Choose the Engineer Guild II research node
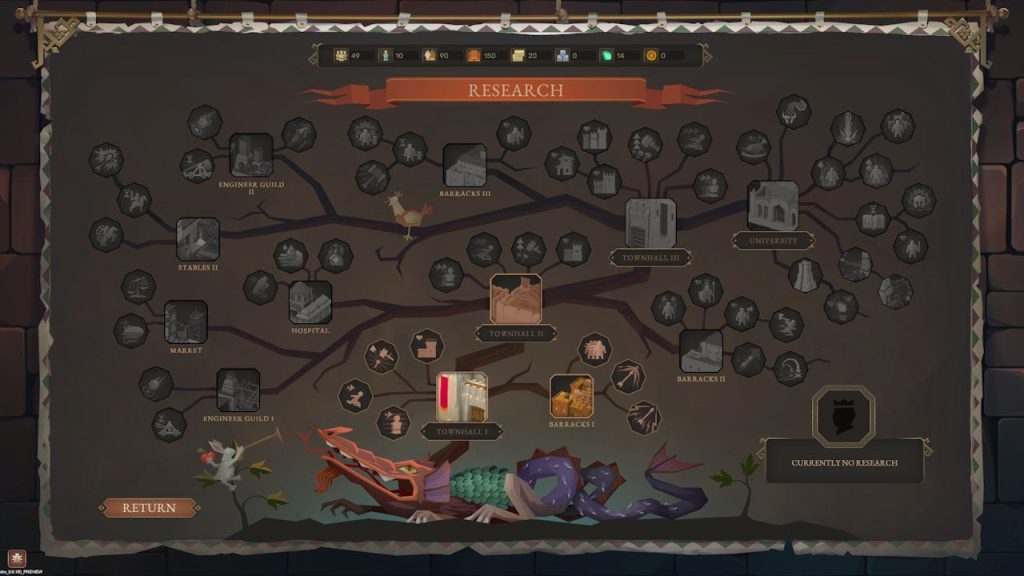 (251, 156)
